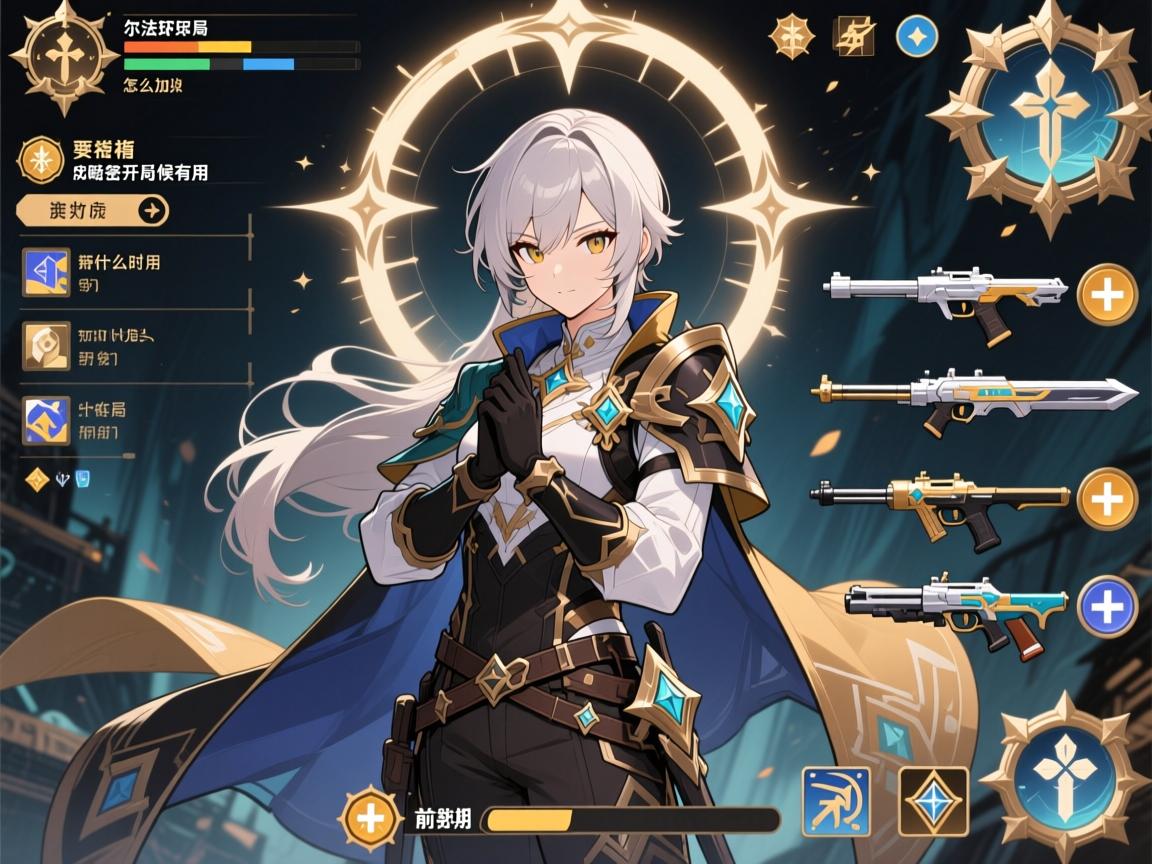Image resolution: width=1152 pixels, height=864 pixels.
Task: Activate the blue bow skill icon
Action: pyautogui.click(x=836, y=801)
